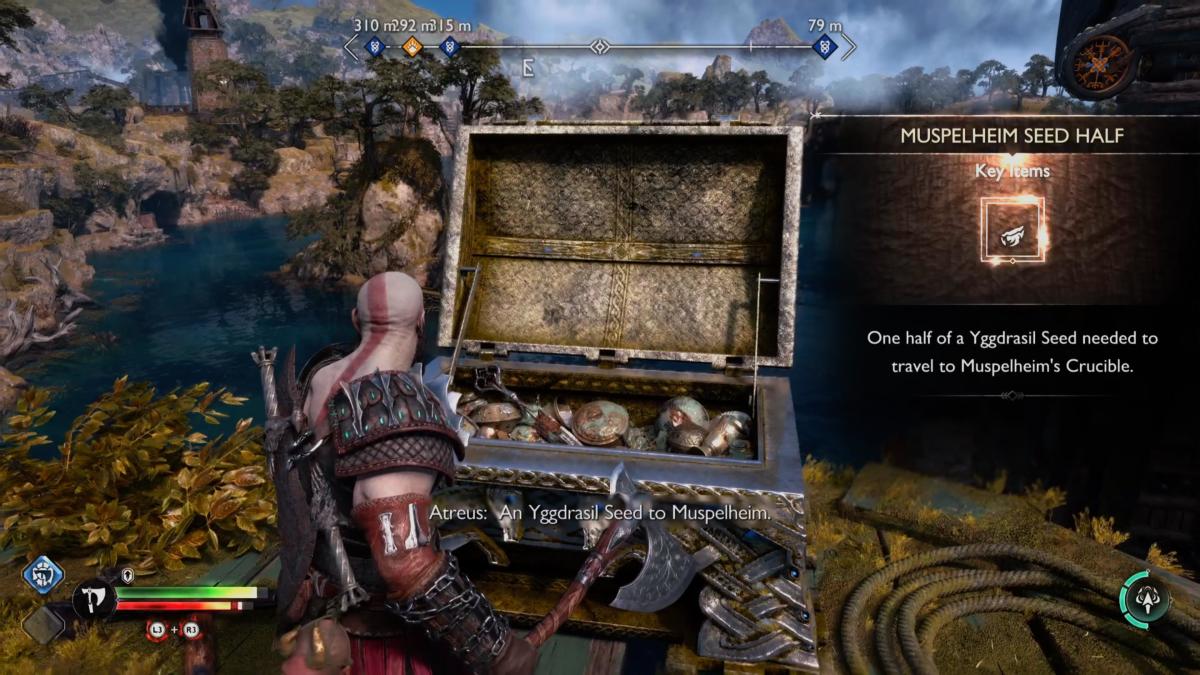
Task: Click the orange marker on the compass
Action: coord(412,46)
